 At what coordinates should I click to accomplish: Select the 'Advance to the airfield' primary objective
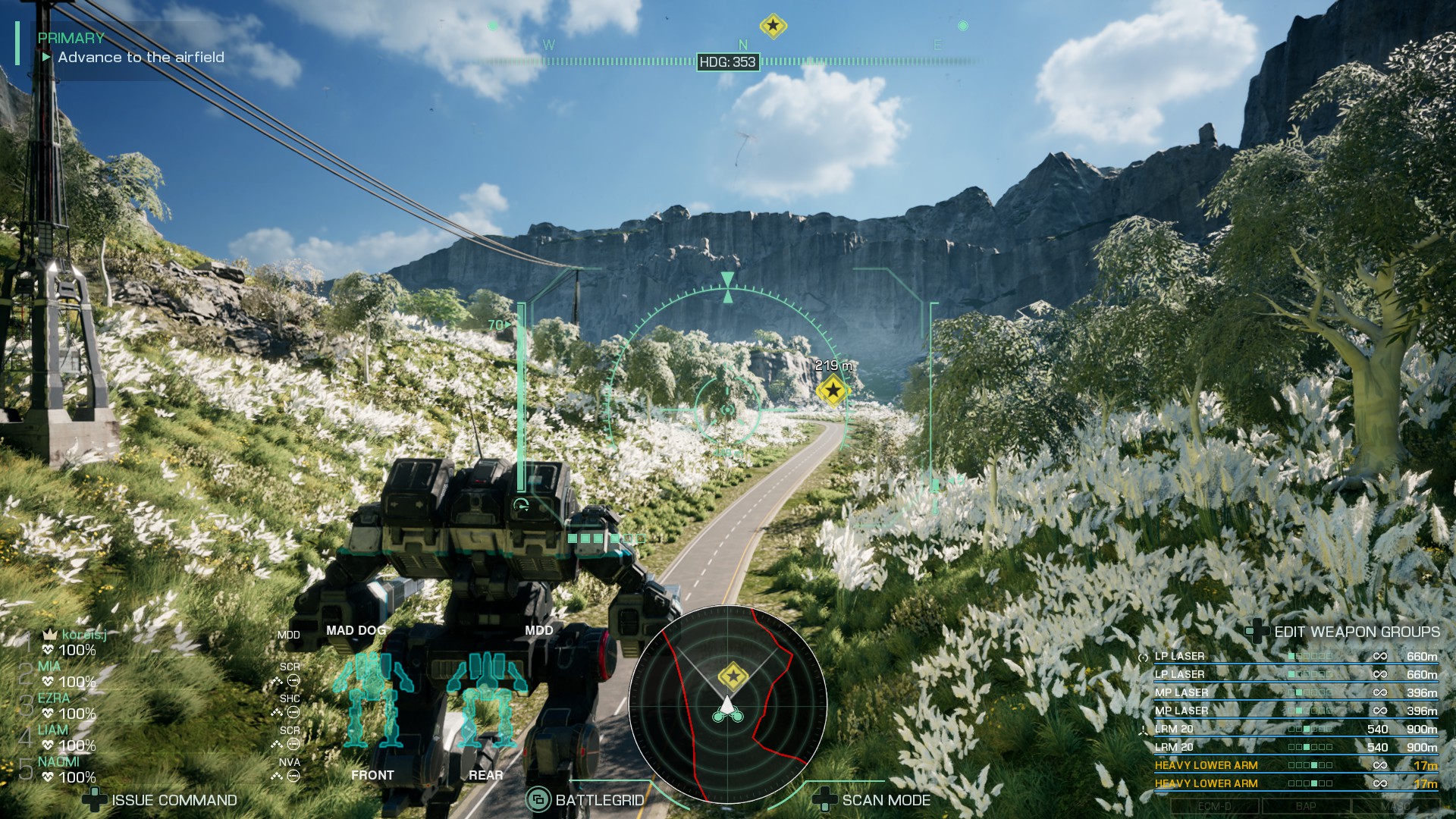tap(141, 58)
